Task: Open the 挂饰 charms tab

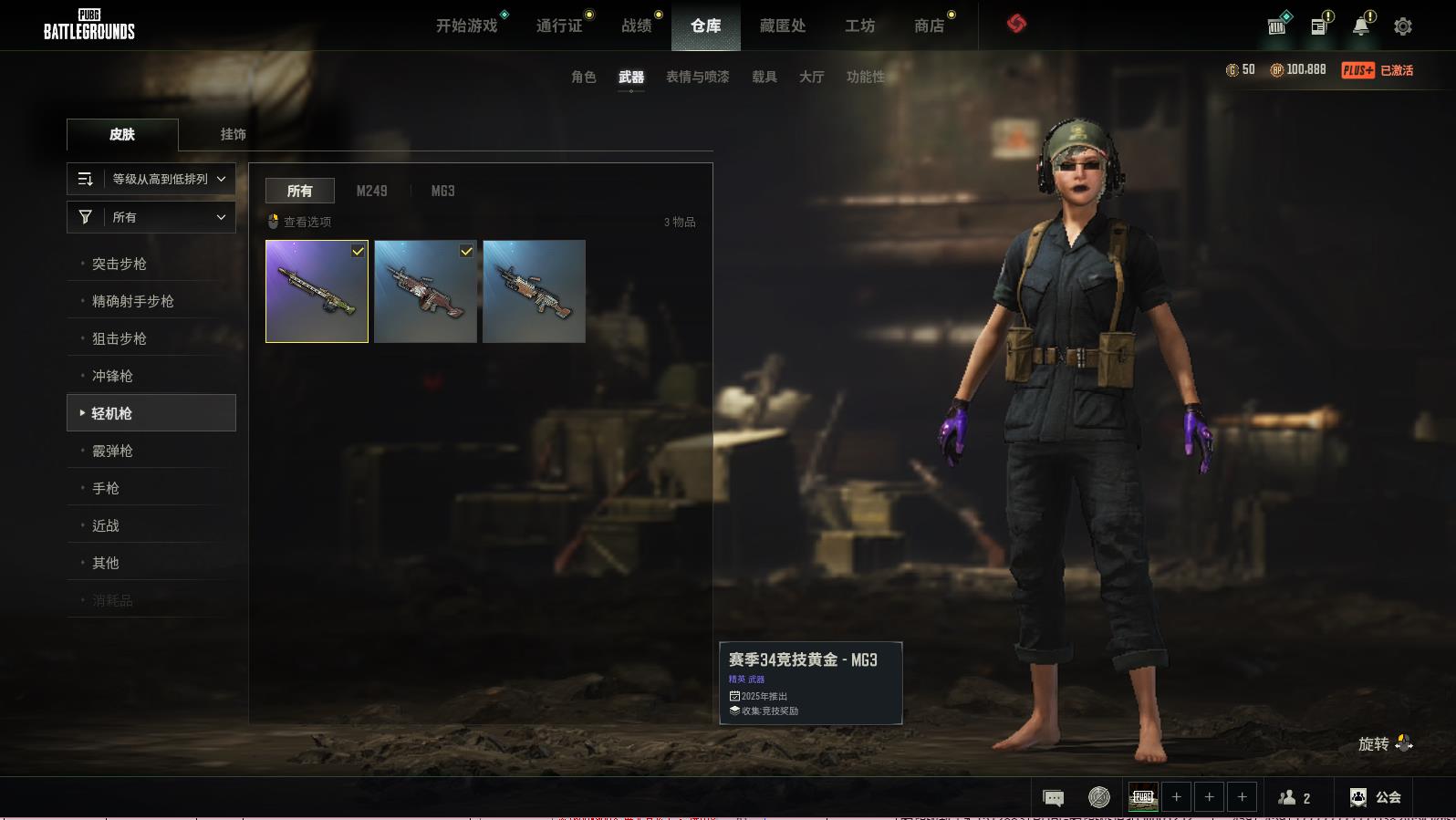Action: tap(233, 134)
